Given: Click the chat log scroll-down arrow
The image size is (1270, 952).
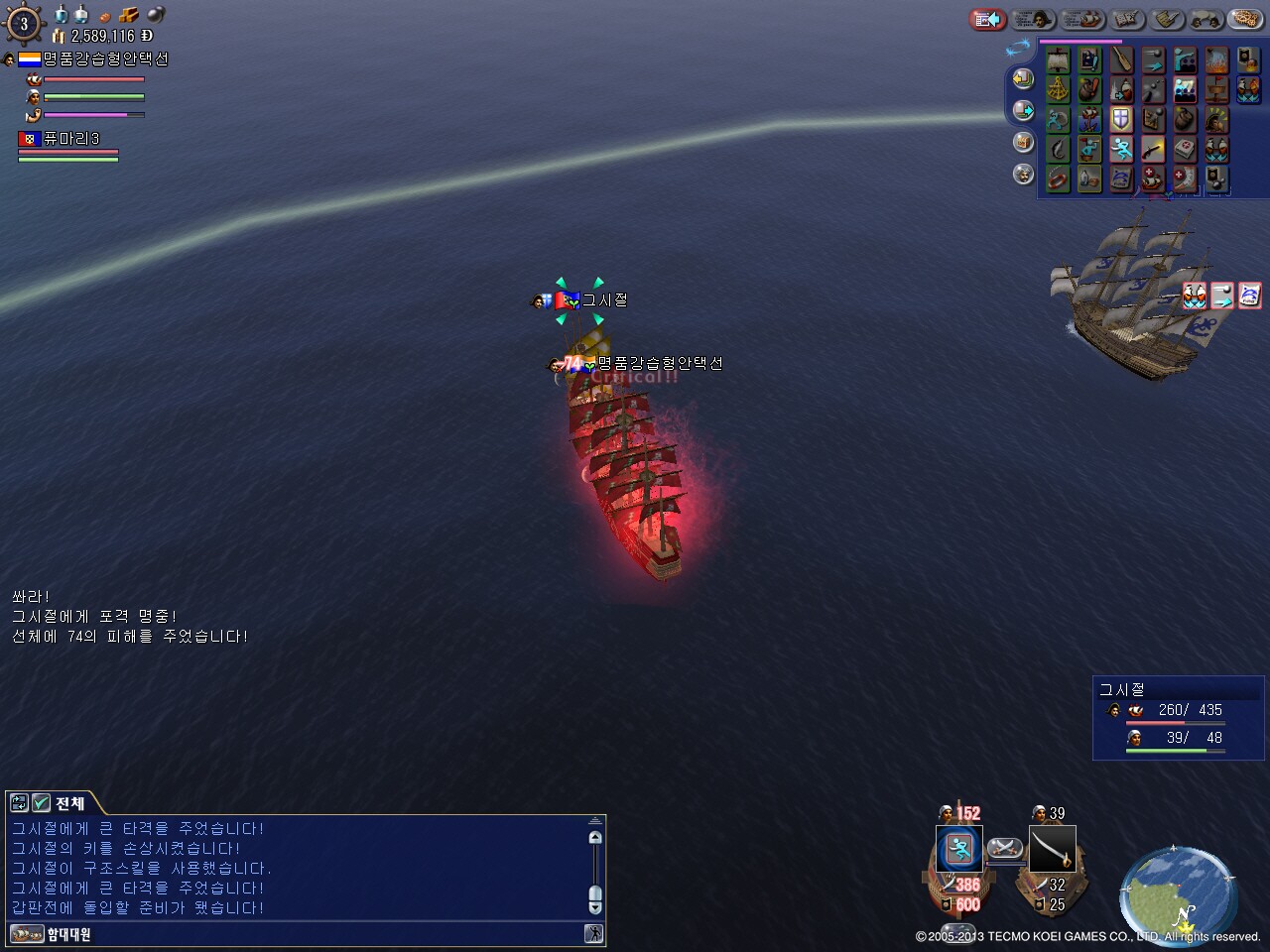Looking at the screenshot, I should (x=595, y=907).
